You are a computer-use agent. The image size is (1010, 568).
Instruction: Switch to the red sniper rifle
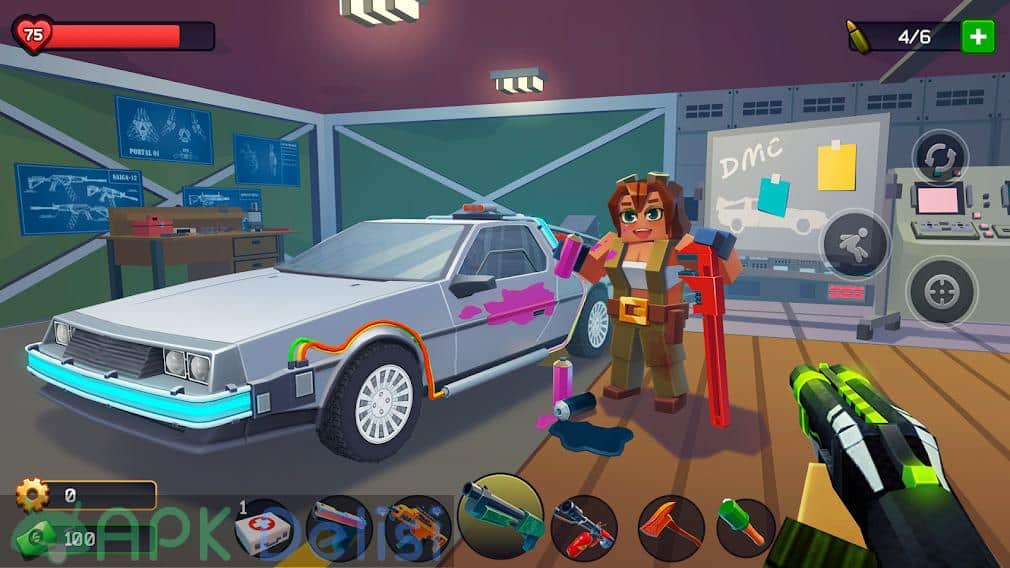click(583, 528)
